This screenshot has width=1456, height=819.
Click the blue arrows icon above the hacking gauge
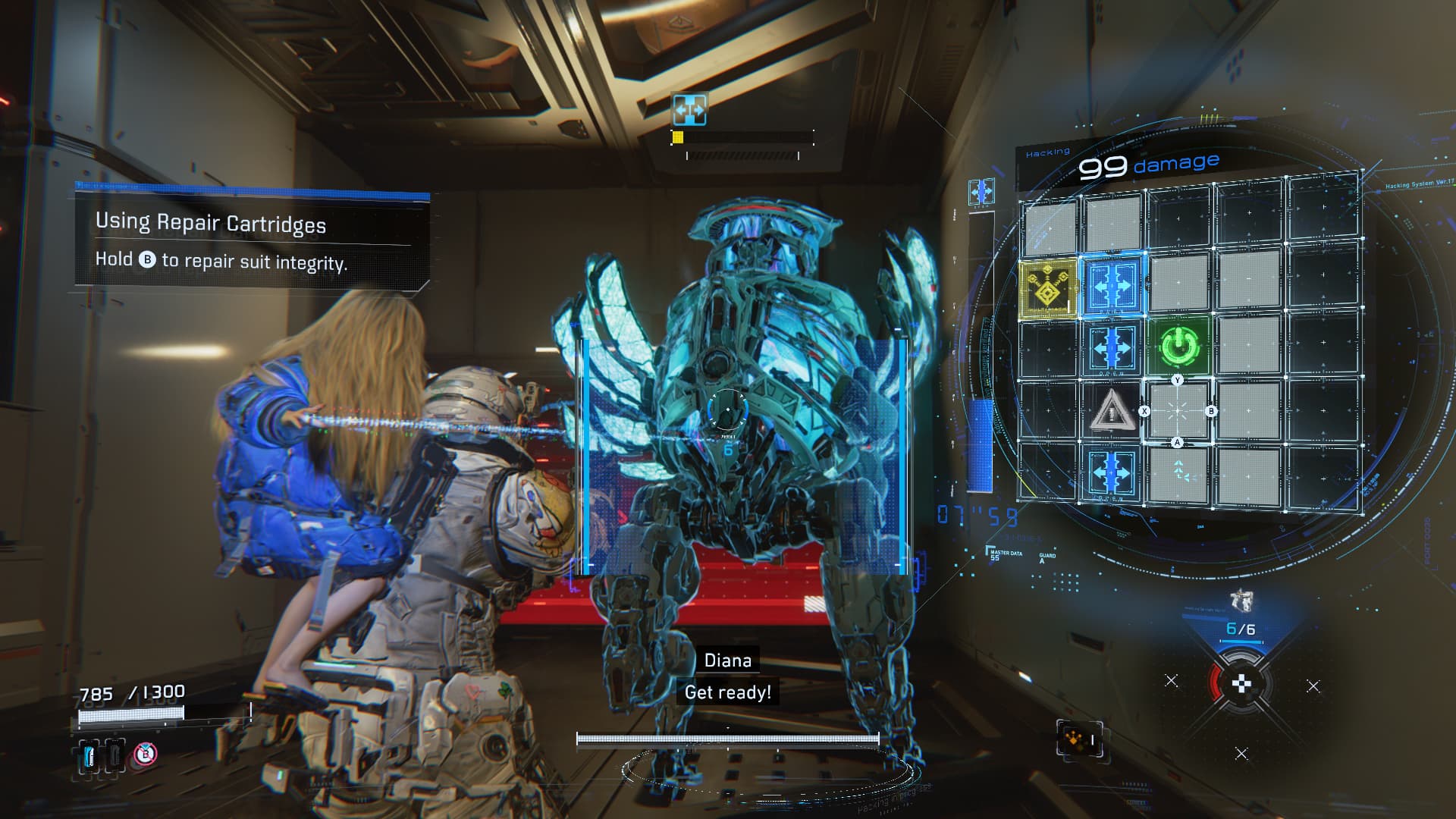coord(981,192)
